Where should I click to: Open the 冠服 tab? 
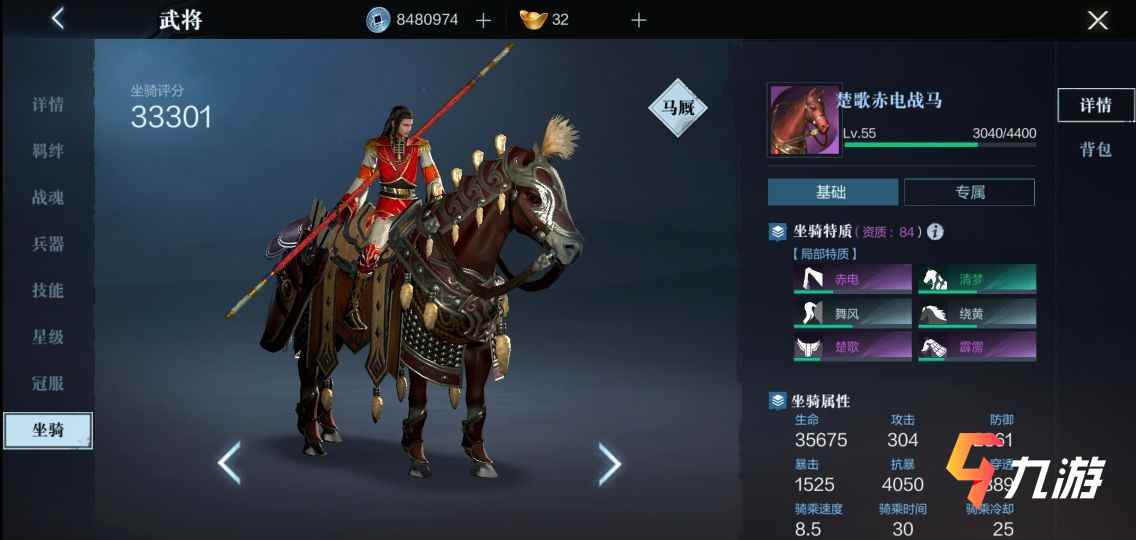pos(48,383)
